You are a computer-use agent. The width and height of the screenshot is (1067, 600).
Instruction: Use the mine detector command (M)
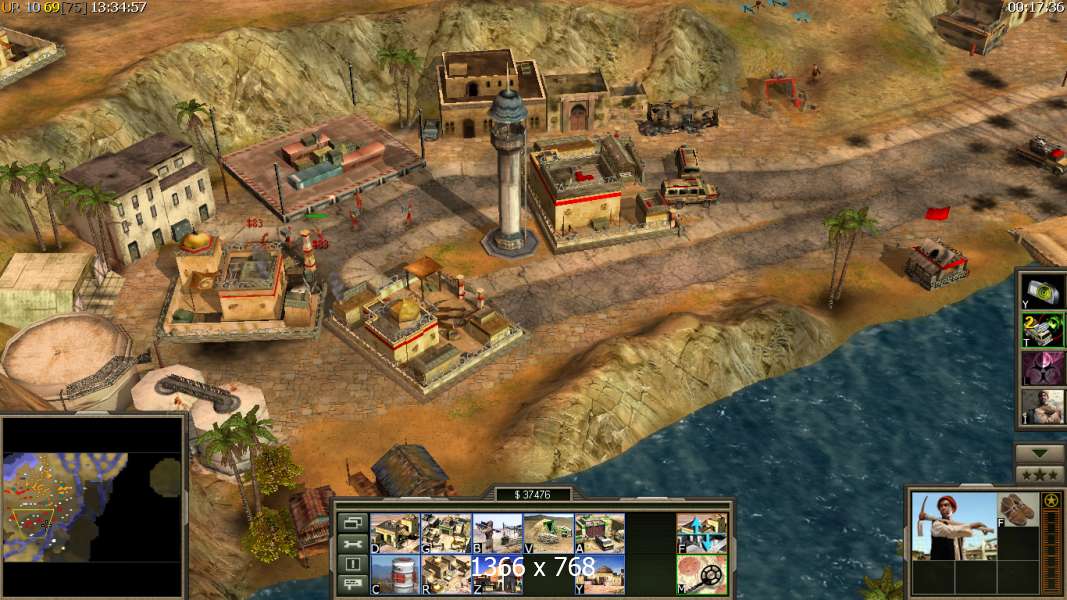[x=702, y=574]
